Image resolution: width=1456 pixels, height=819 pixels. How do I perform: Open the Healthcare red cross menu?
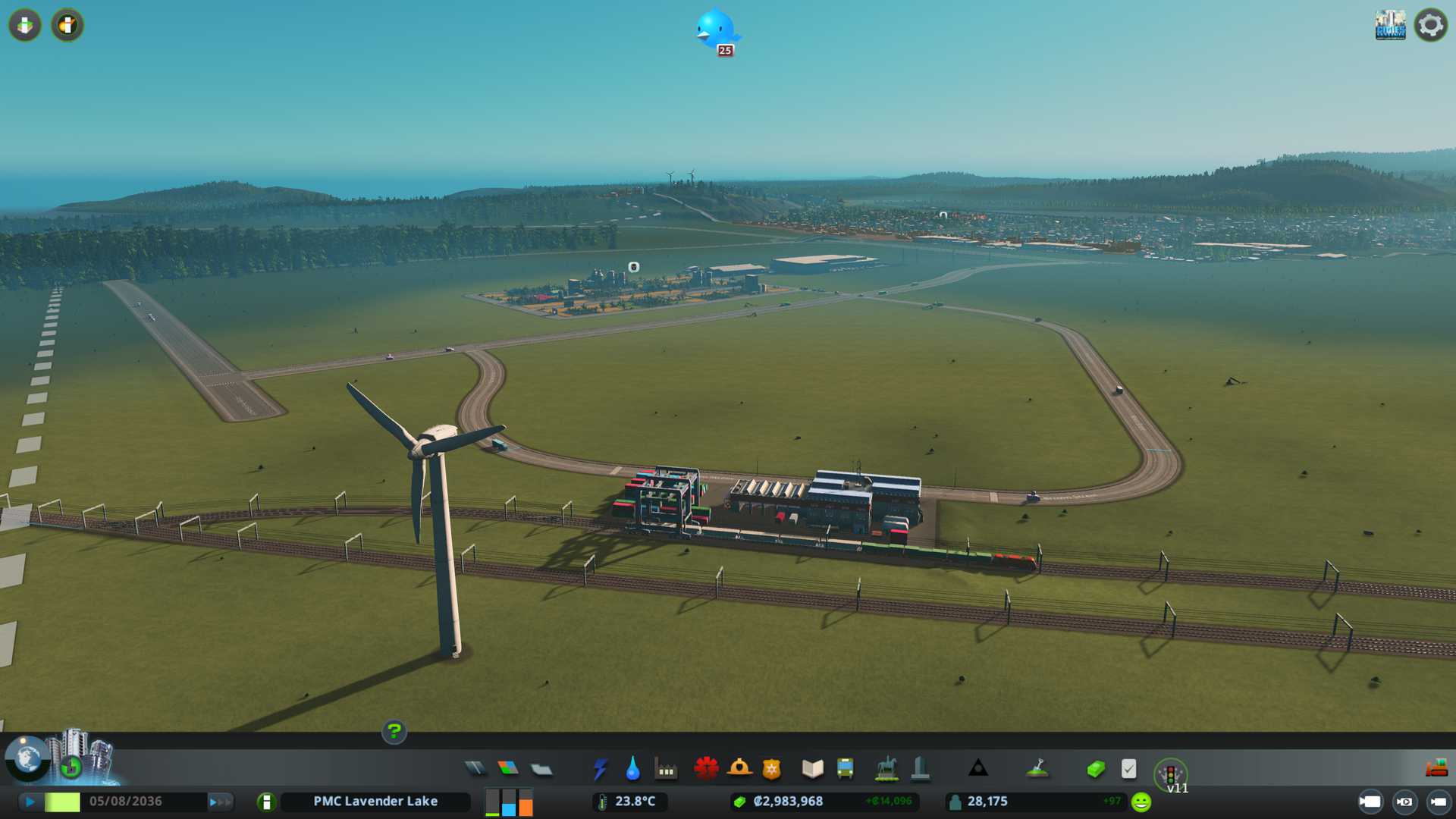point(706,769)
